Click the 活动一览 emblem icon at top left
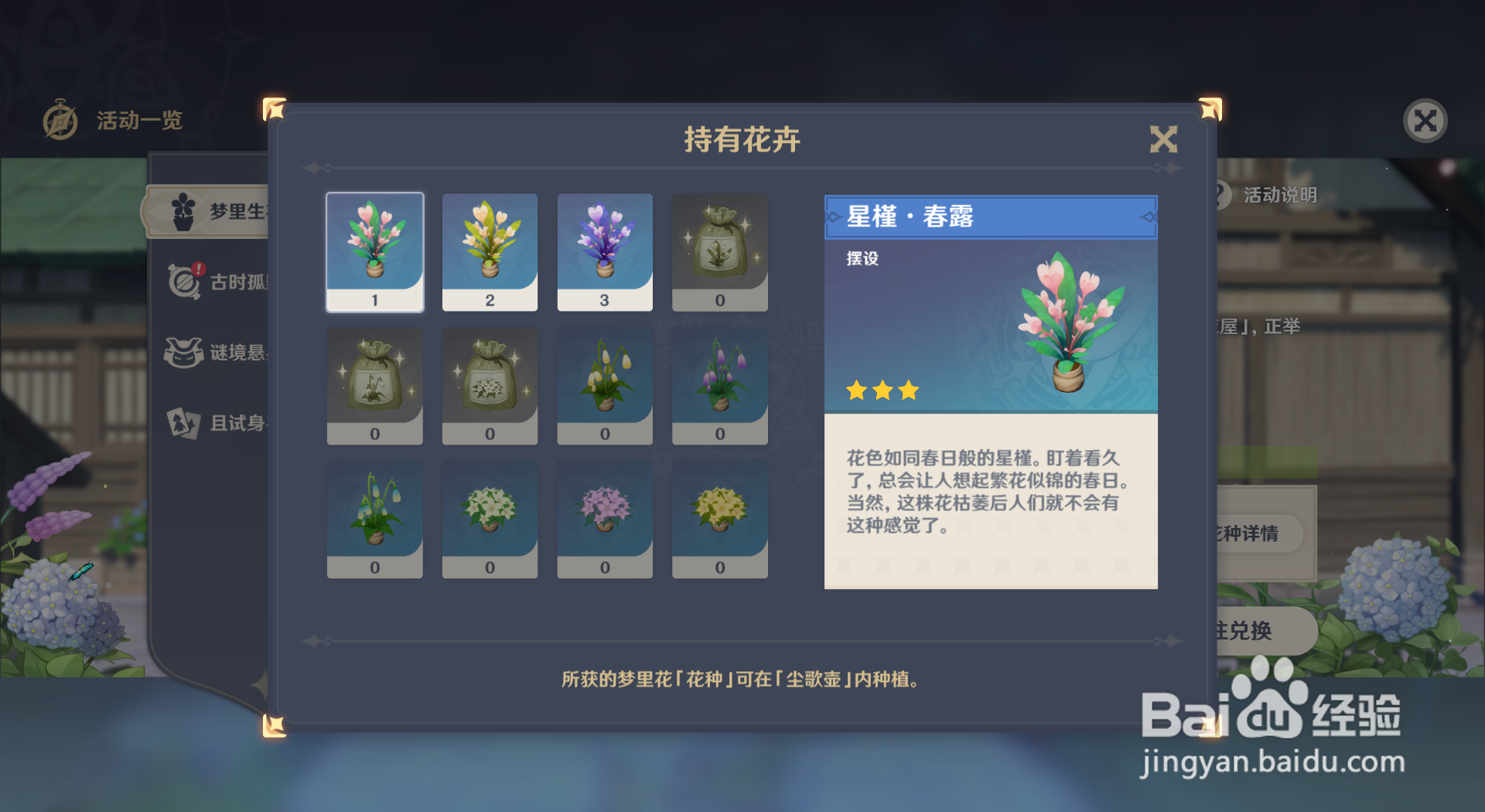The height and width of the screenshot is (812, 1485). [60, 120]
